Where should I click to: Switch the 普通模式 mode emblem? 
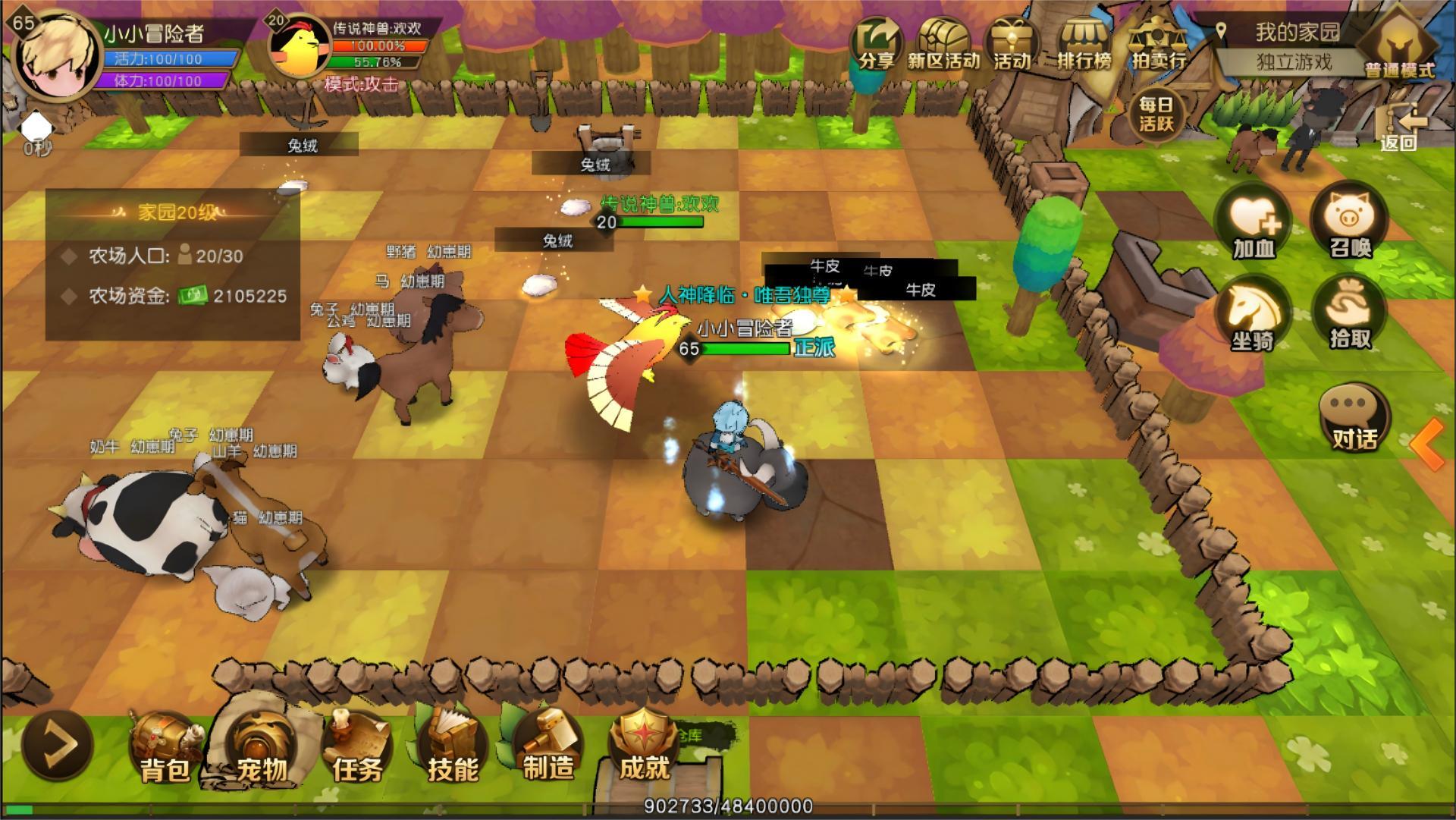point(1399,47)
